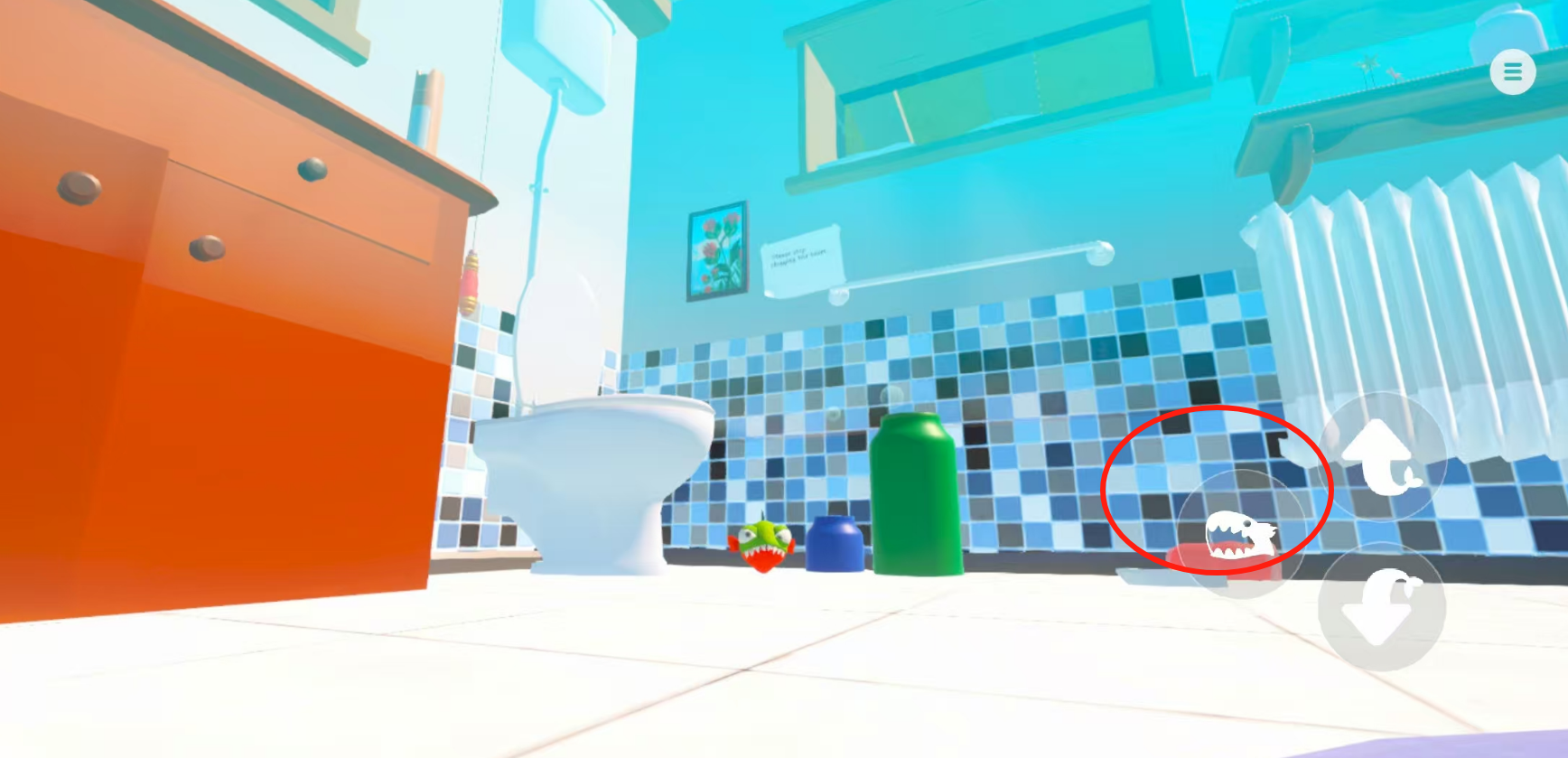Viewport: 1568px width, 758px height.
Task: Tap the fish bite attack button
Action: point(1241,535)
